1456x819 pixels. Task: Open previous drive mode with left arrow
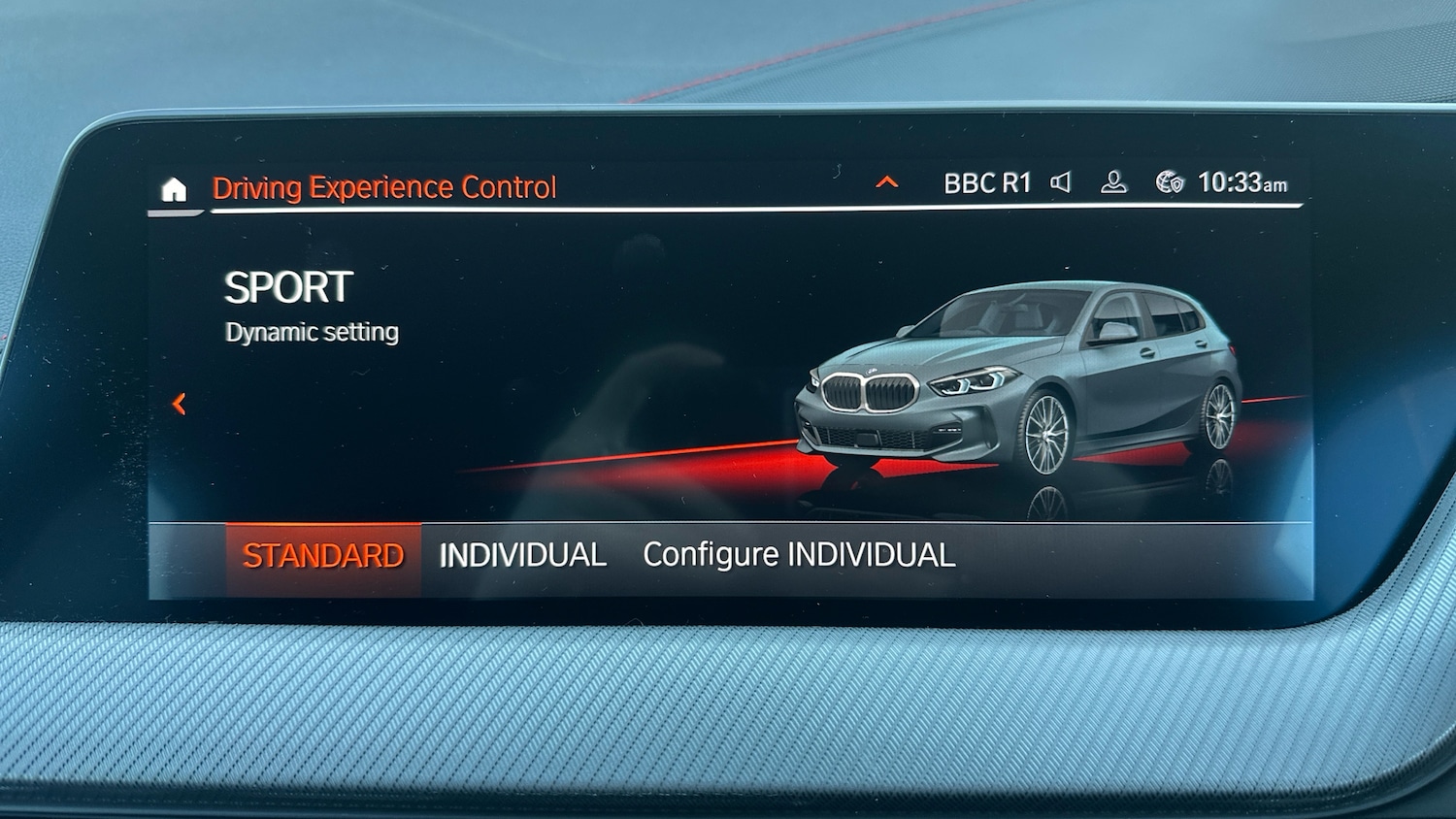180,405
